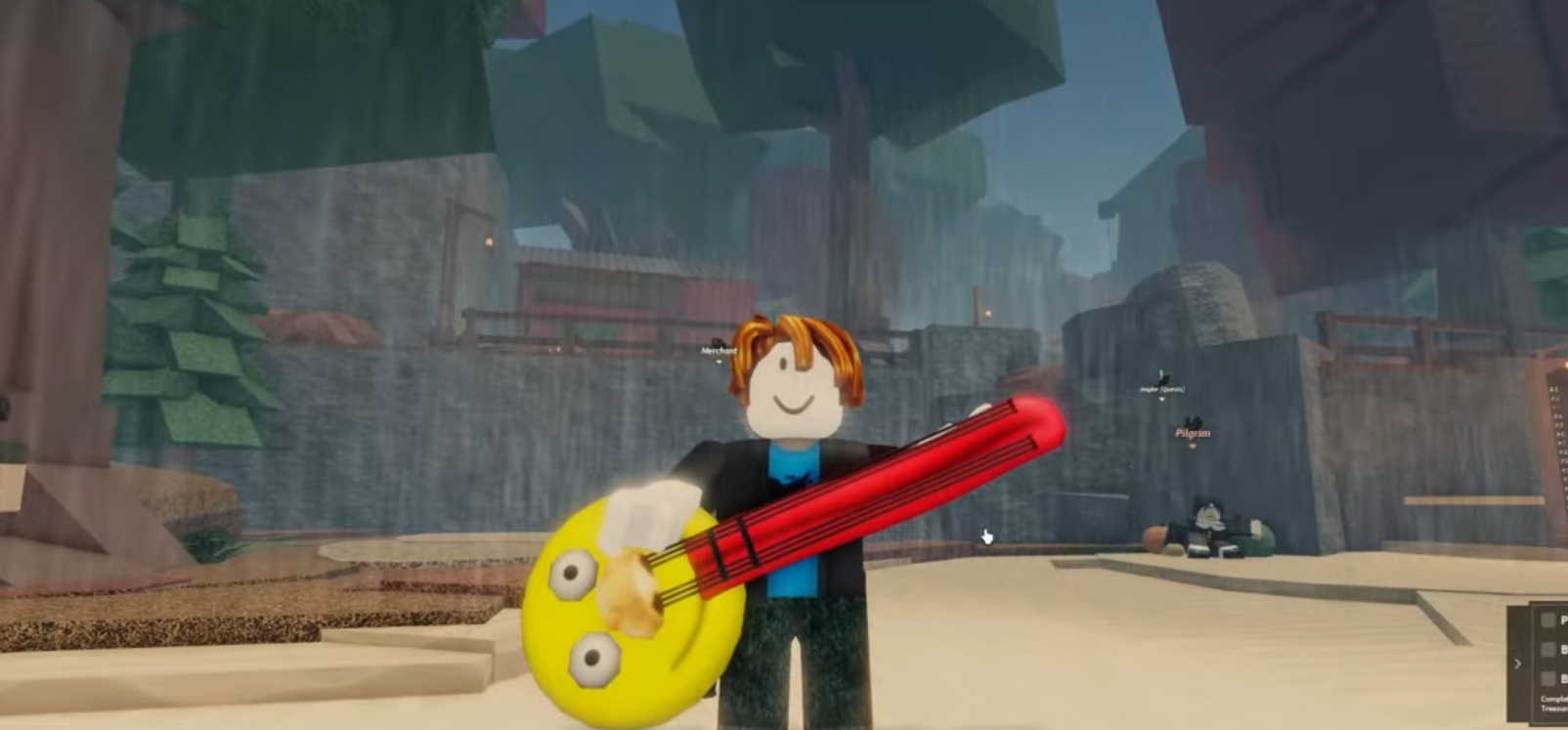Image resolution: width=1568 pixels, height=730 pixels.
Task: Click the white cursor in the scene
Action: coord(985,537)
